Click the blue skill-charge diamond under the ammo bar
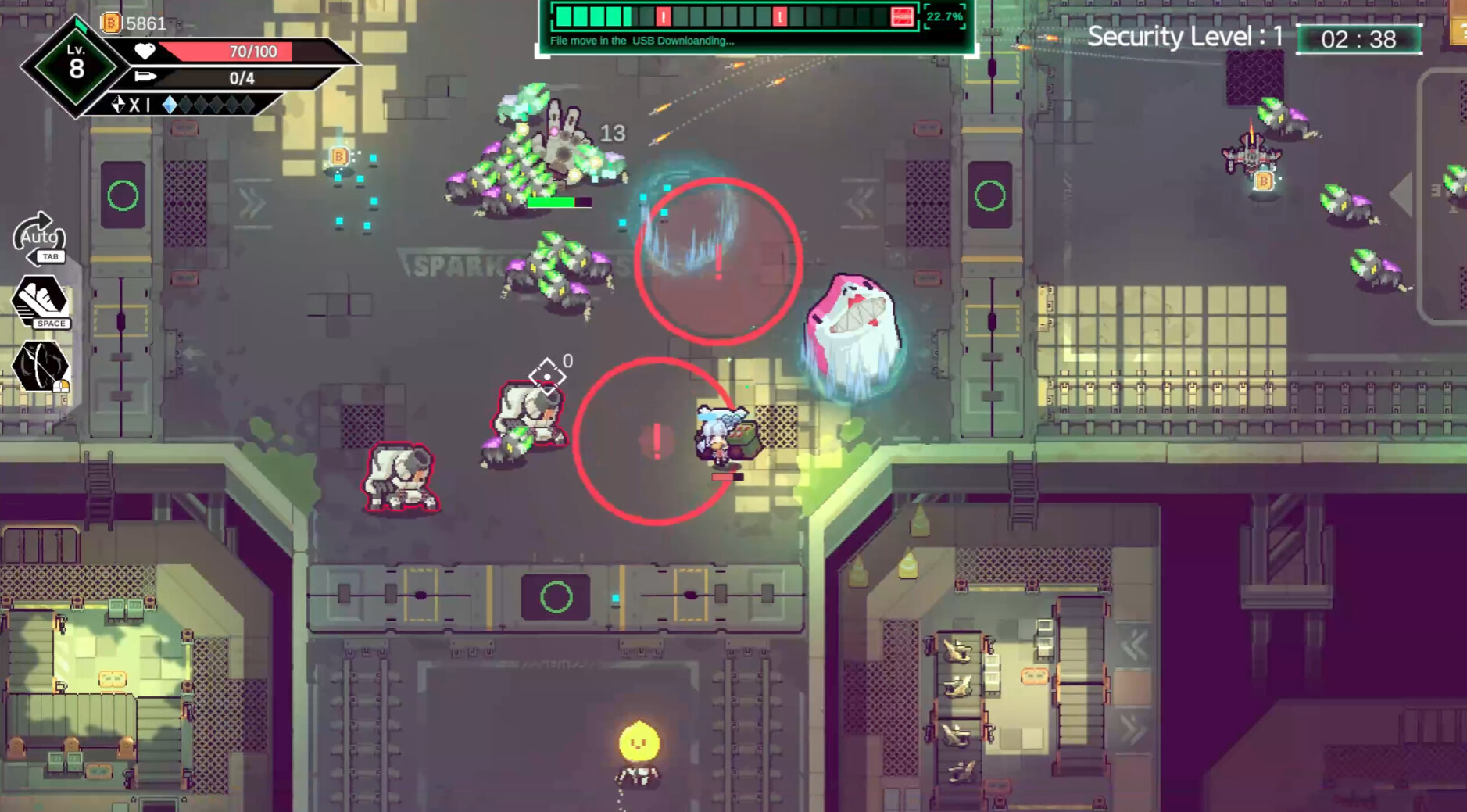The height and width of the screenshot is (812, 1467). [170, 106]
